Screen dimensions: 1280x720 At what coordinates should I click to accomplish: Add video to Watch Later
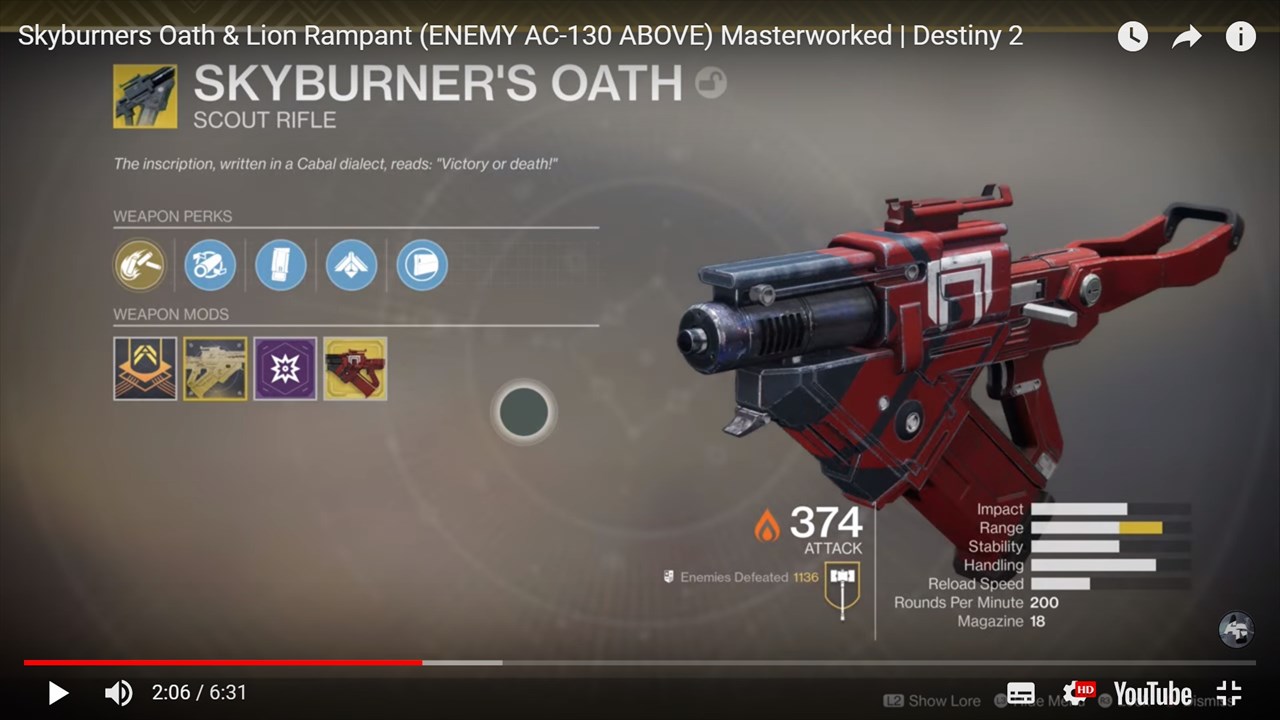pos(1132,36)
